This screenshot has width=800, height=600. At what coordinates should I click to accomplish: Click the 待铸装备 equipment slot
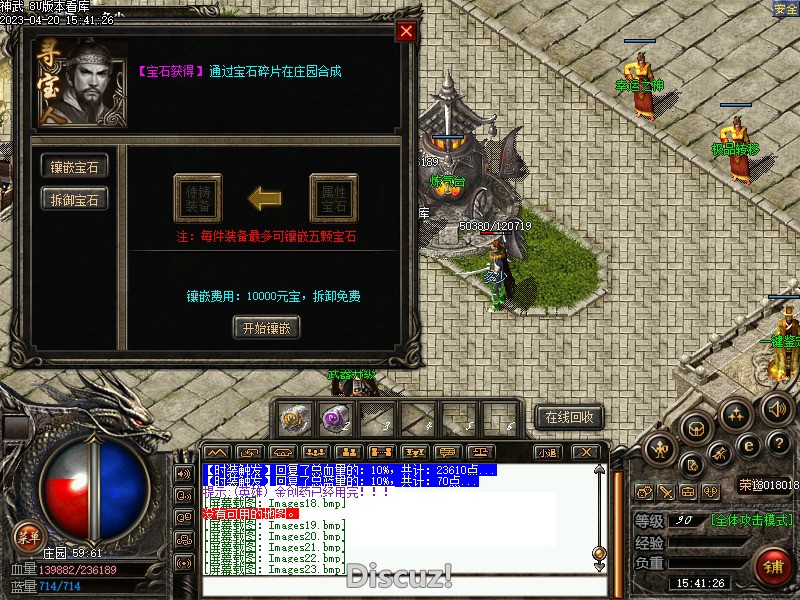pos(197,198)
